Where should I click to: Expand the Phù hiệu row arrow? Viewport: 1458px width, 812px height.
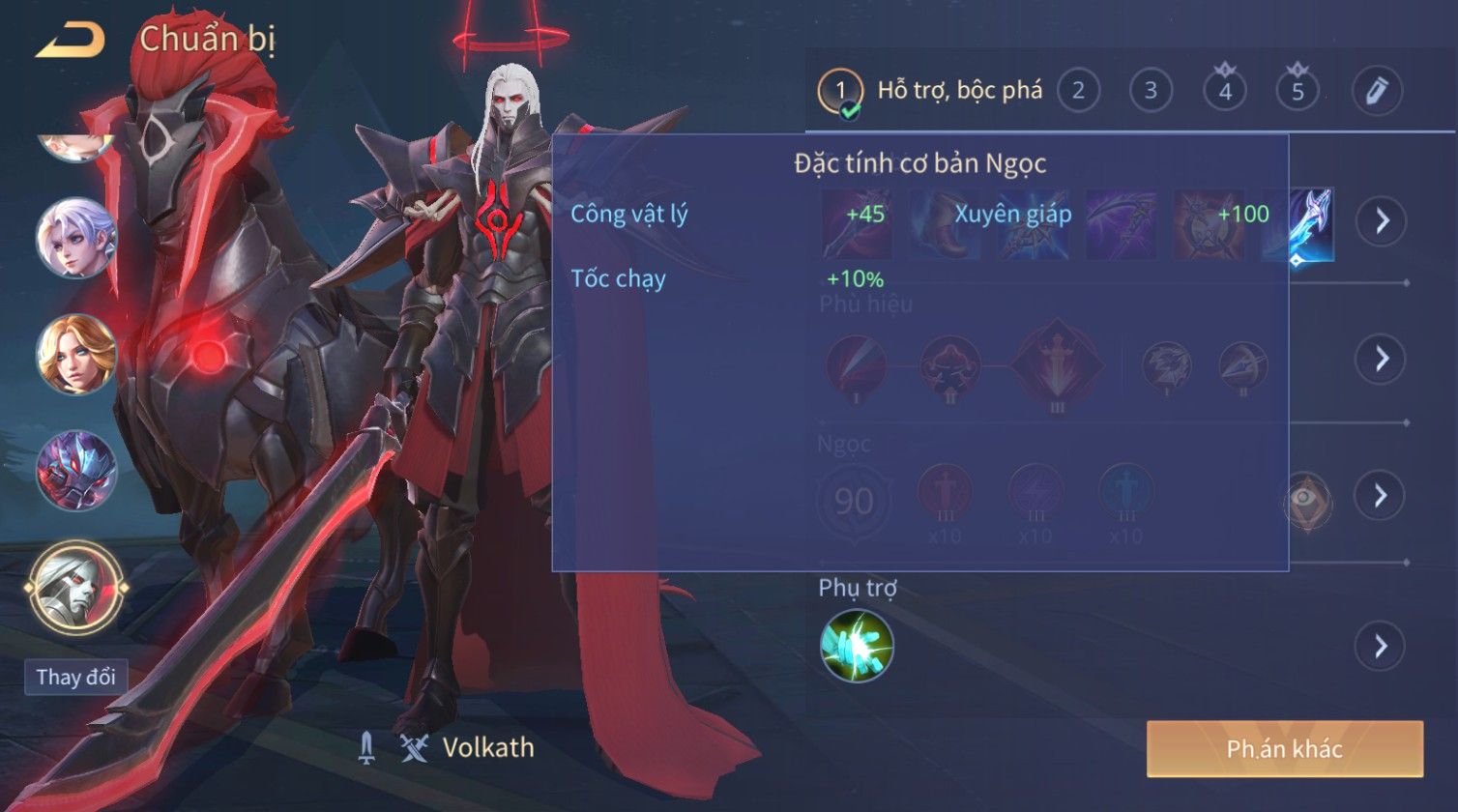1381,359
